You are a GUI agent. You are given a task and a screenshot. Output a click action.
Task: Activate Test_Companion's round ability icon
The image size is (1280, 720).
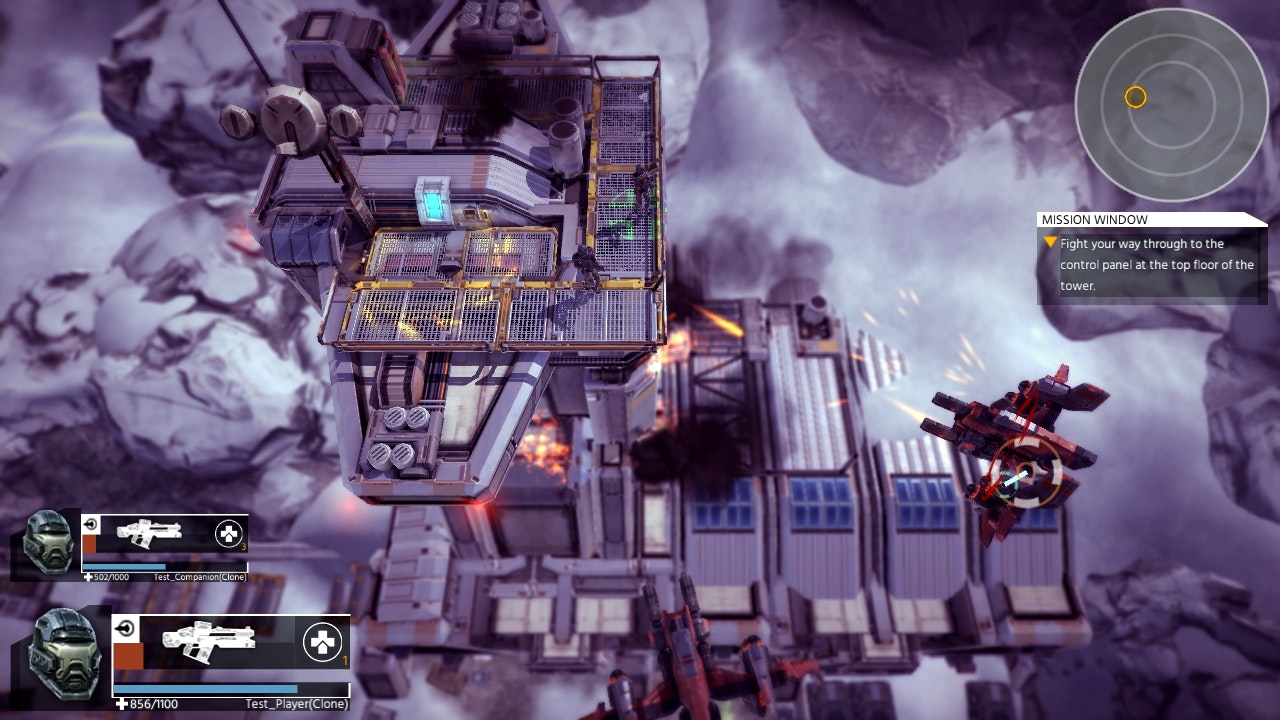click(x=229, y=534)
